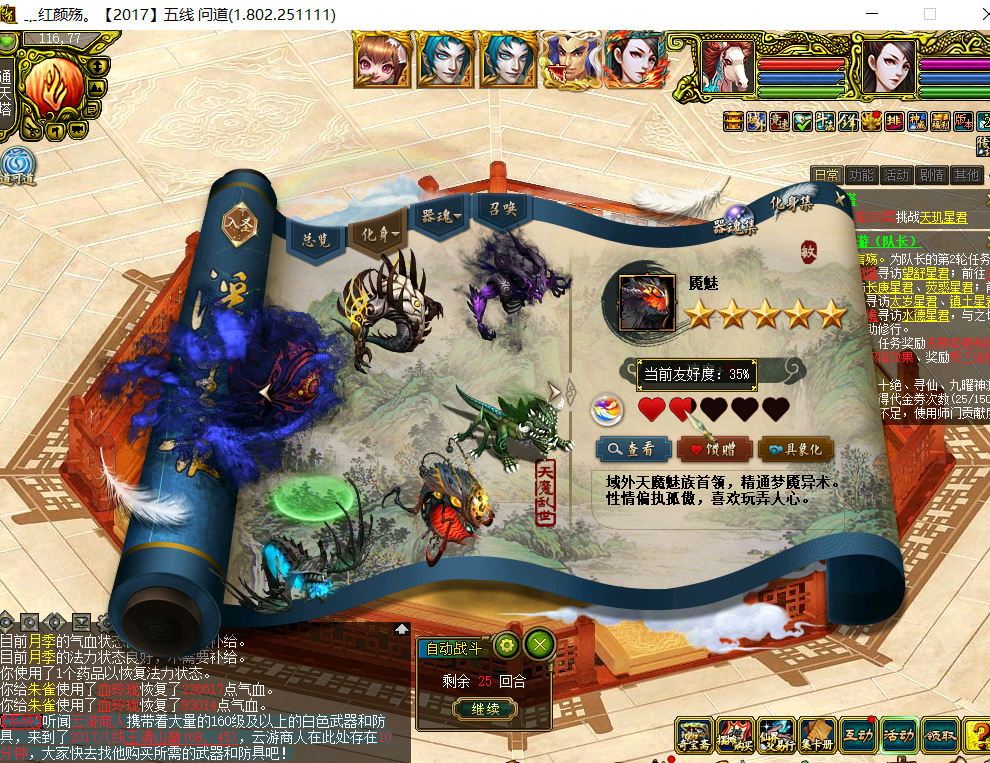Gift the avatar with the 馈赠 button

point(714,450)
